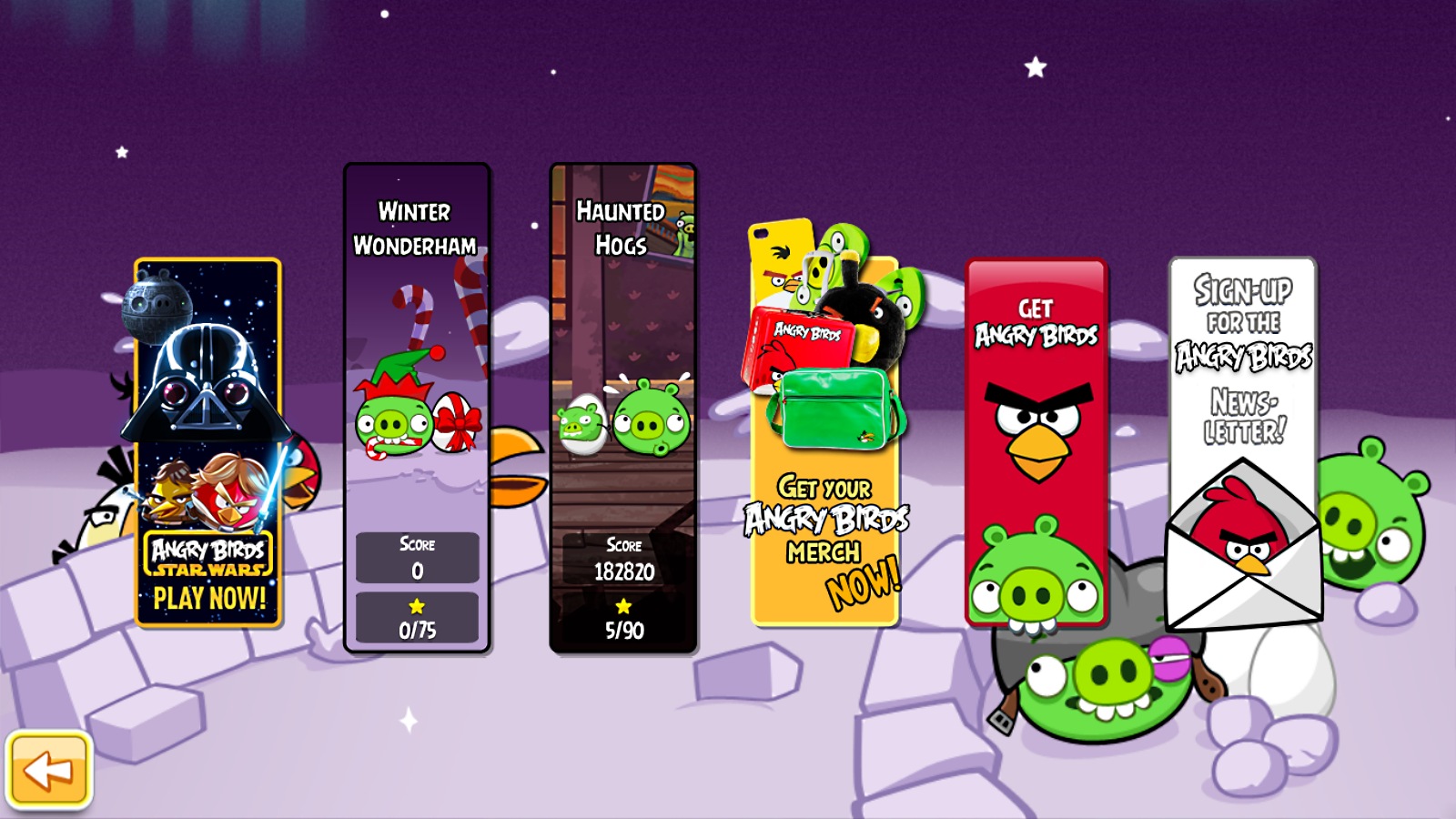Open the Angry Birds Star Wars promo card
This screenshot has width=1456, height=819.
[207, 443]
